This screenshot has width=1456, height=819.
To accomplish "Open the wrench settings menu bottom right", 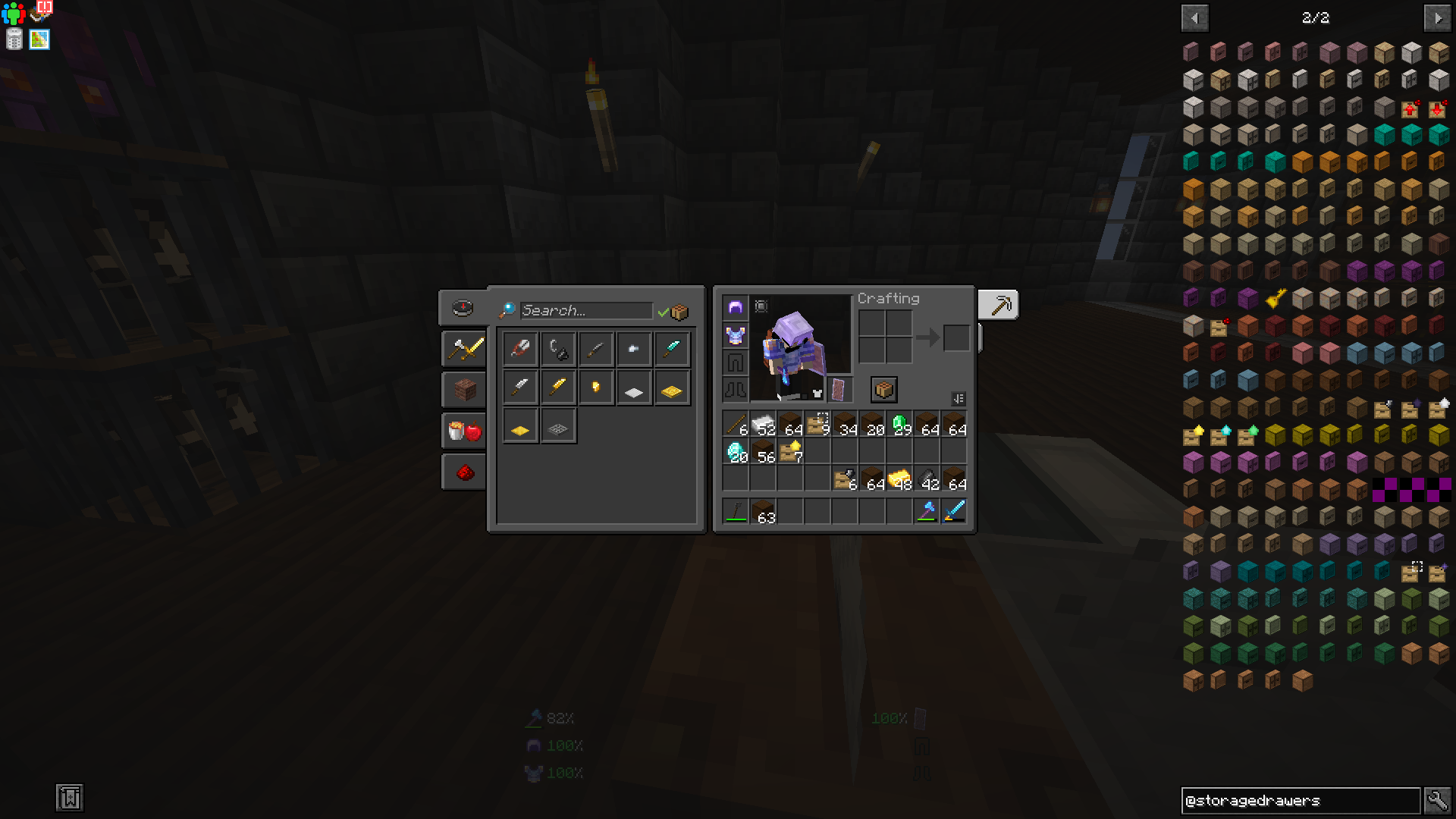I will [1438, 799].
